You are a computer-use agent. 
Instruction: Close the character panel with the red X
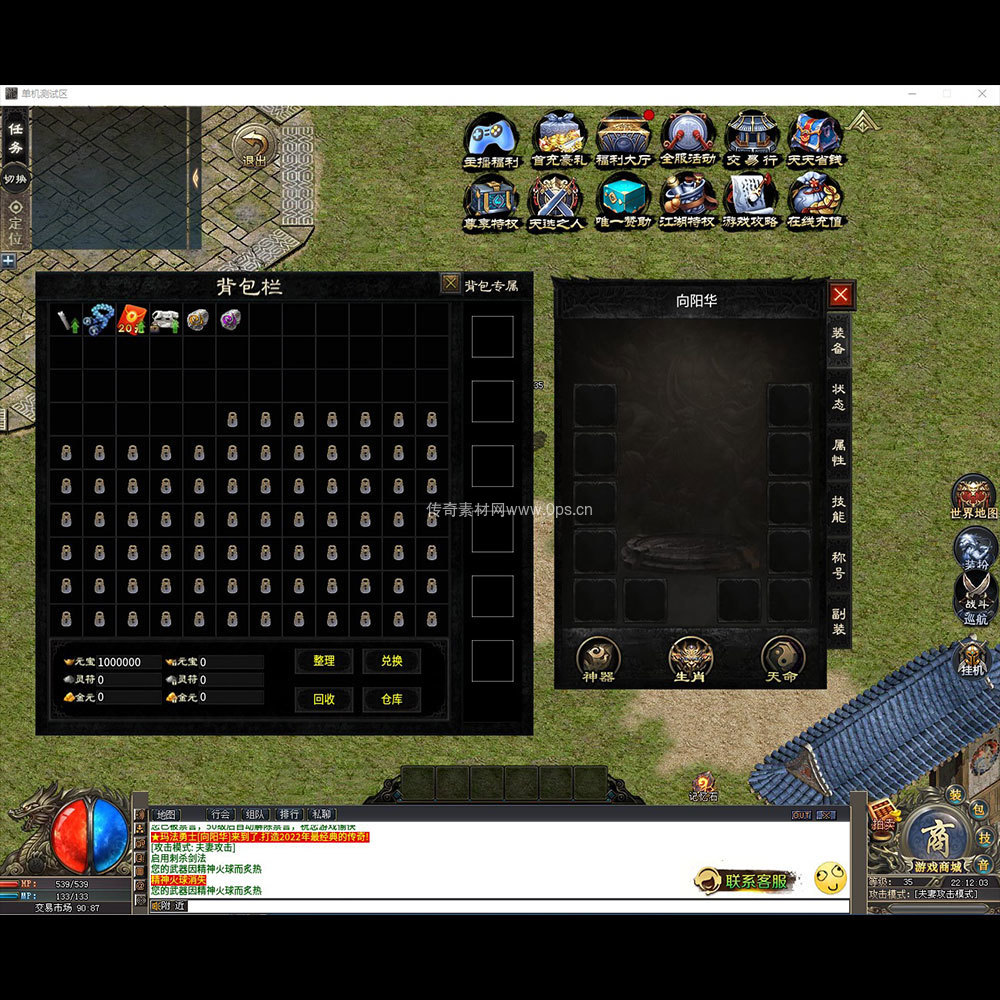point(840,294)
